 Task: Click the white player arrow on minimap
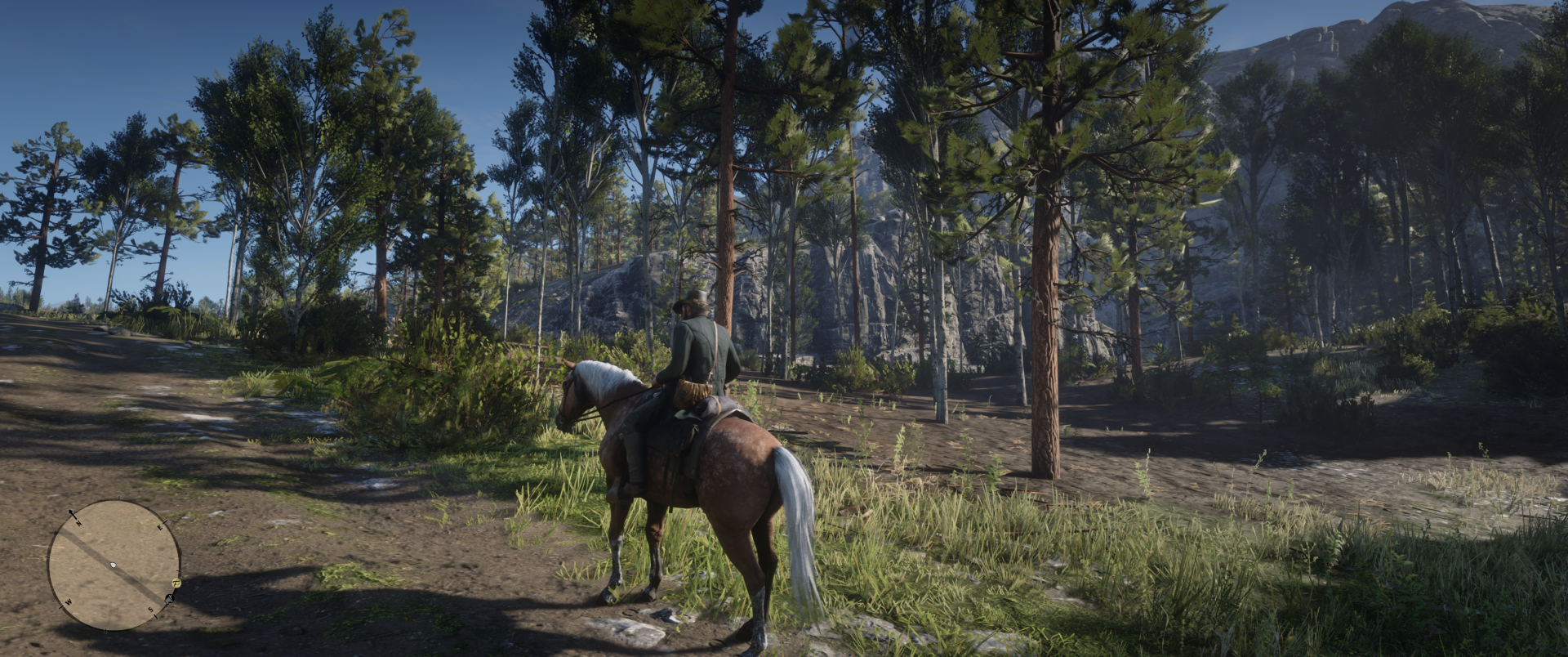click(x=114, y=565)
